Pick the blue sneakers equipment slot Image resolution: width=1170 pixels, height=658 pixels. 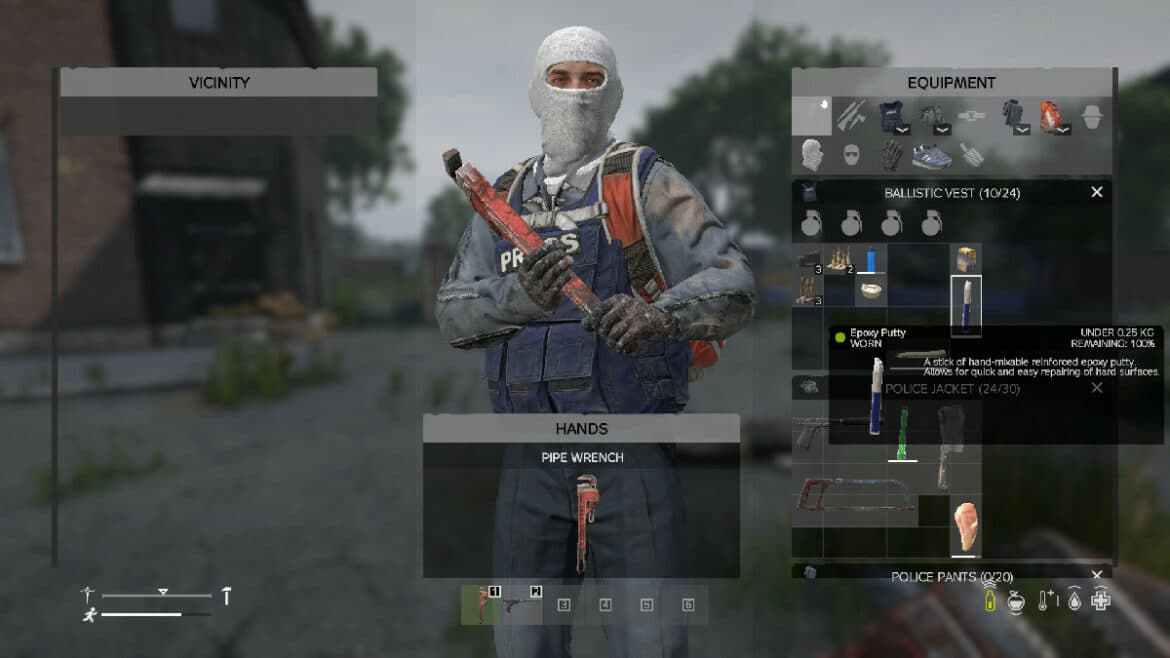(932, 155)
